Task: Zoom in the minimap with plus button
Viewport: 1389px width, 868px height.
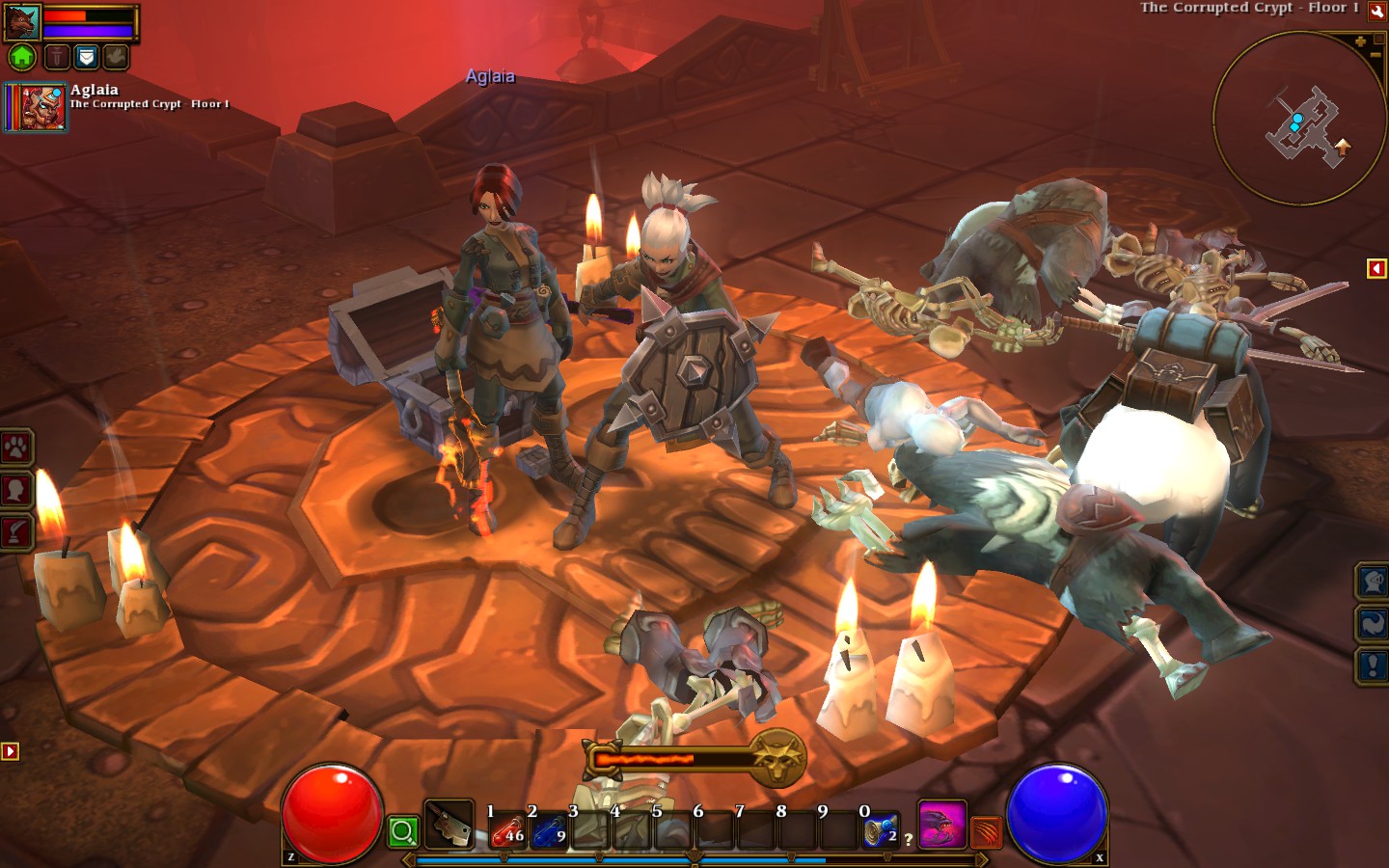Action: [1360, 41]
